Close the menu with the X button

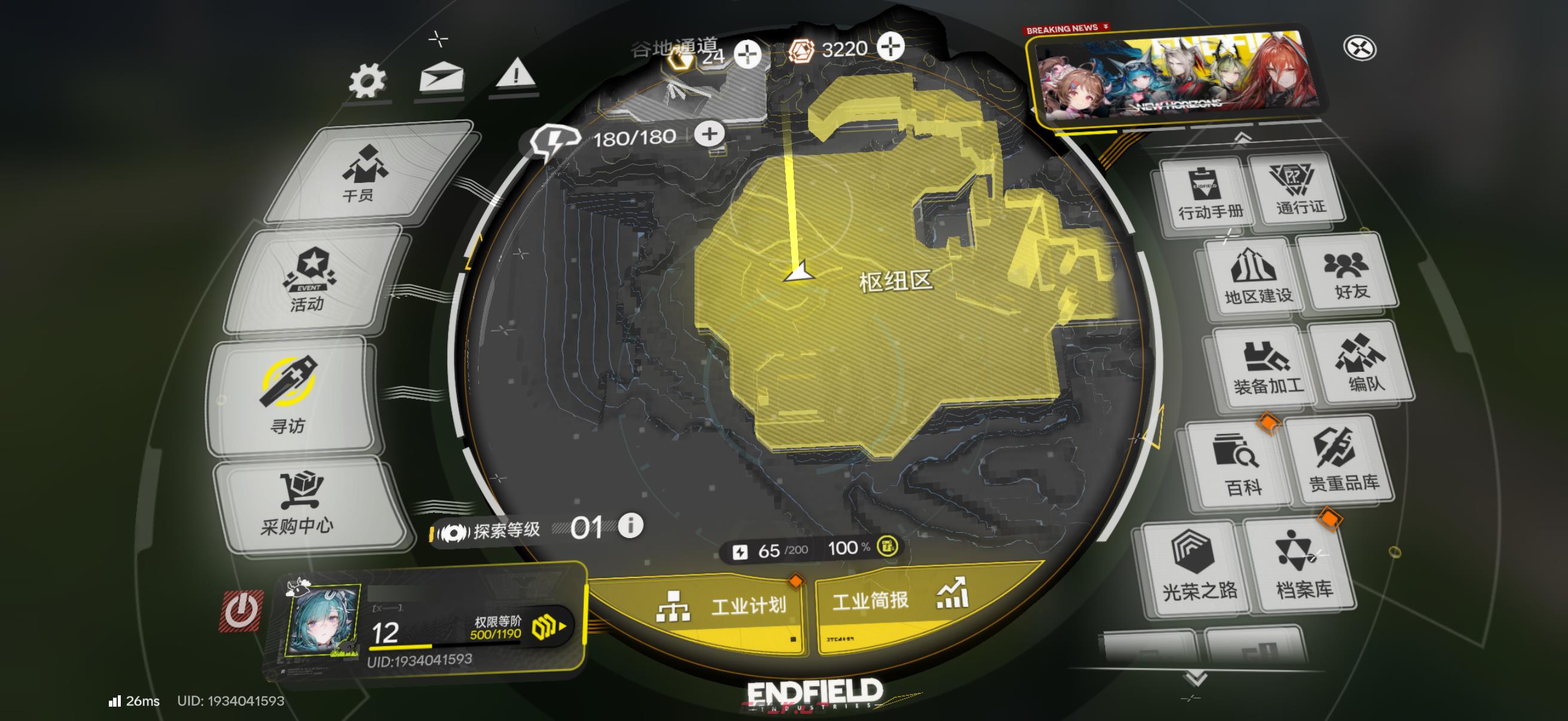tap(1359, 48)
